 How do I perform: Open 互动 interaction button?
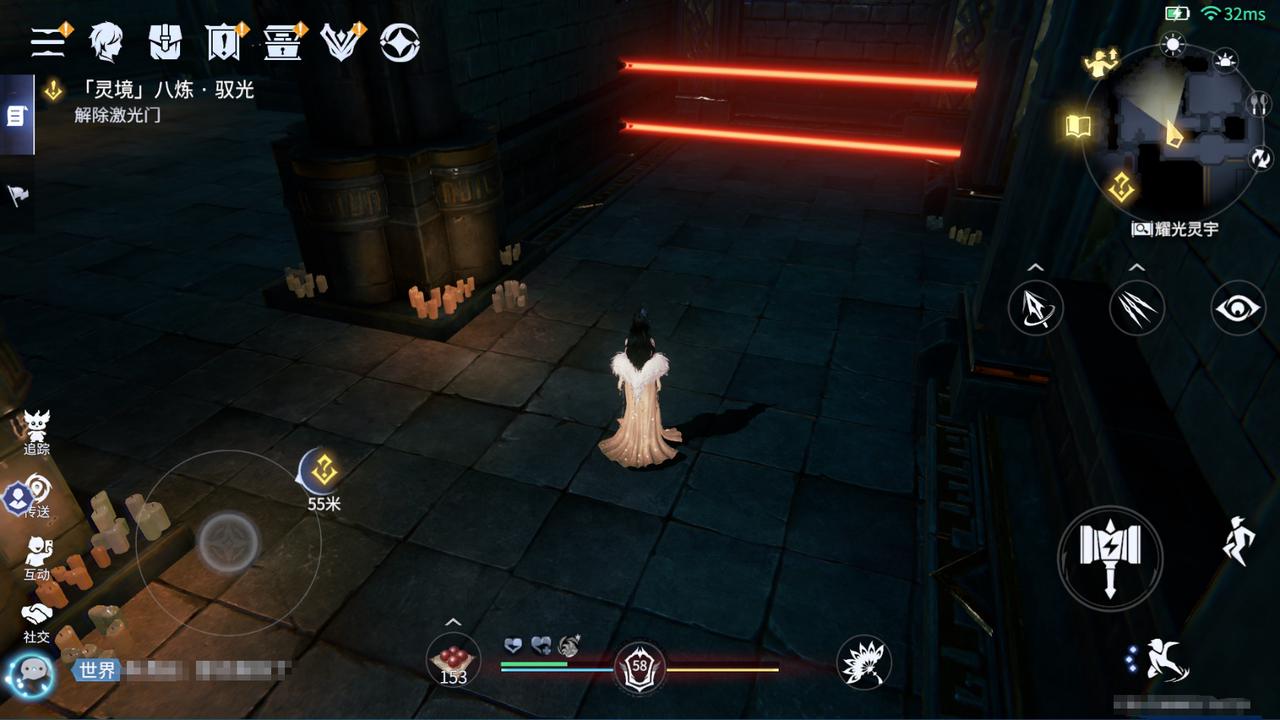(x=37, y=558)
